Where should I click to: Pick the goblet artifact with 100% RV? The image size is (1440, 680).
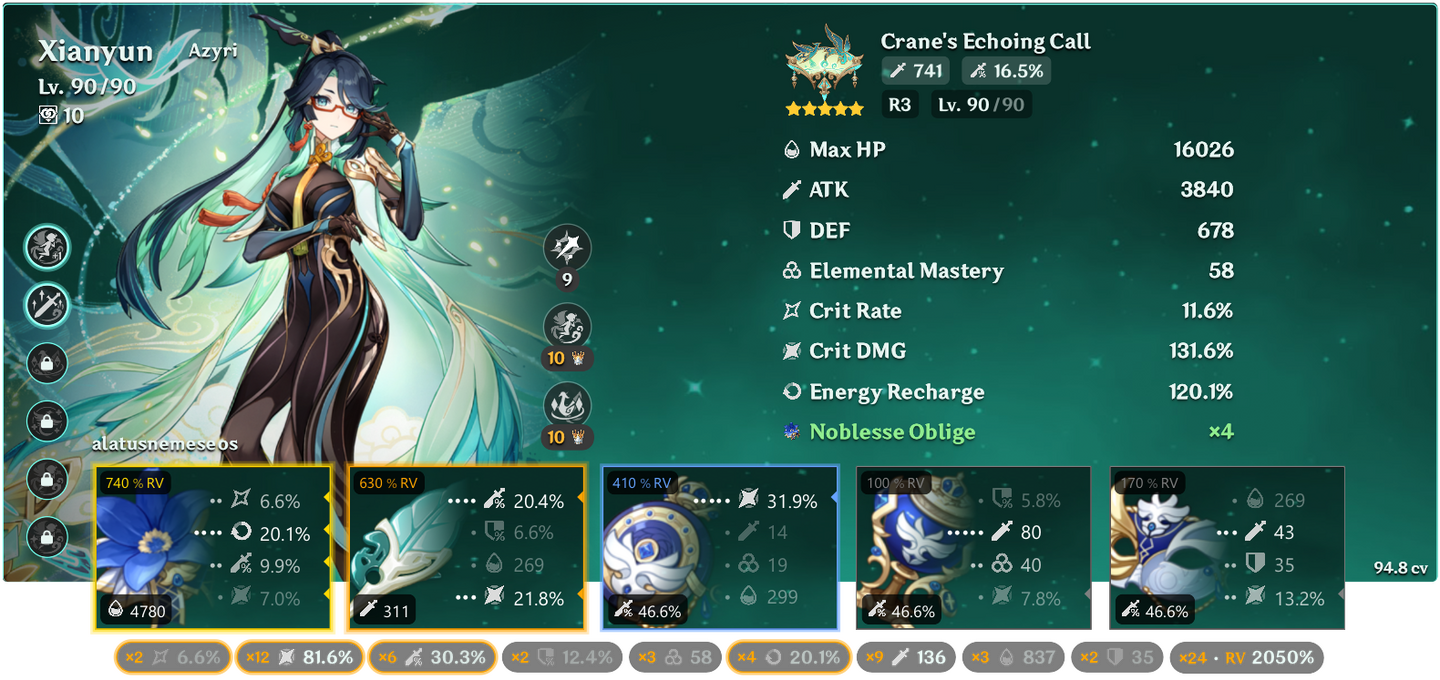[973, 549]
